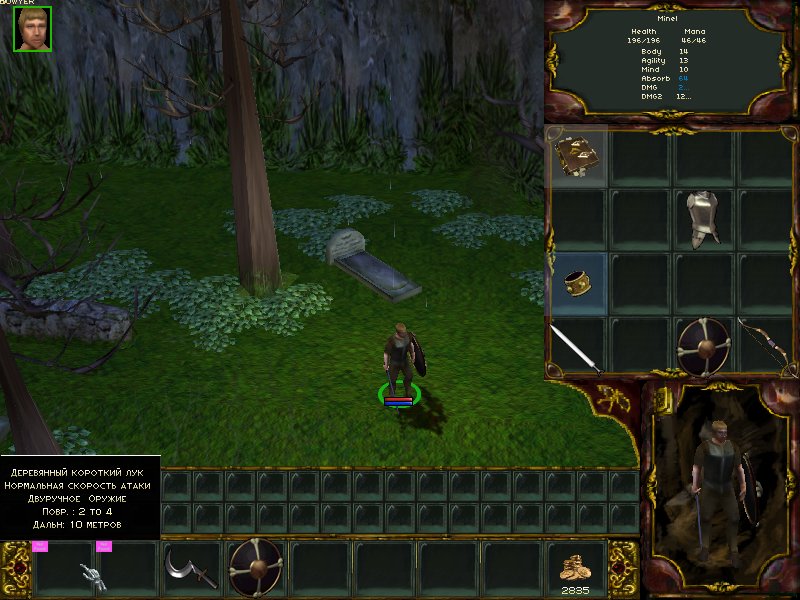Viewport: 800px width, 600px height.
Task: Select the steel breastplate armor slot
Action: point(704,220)
